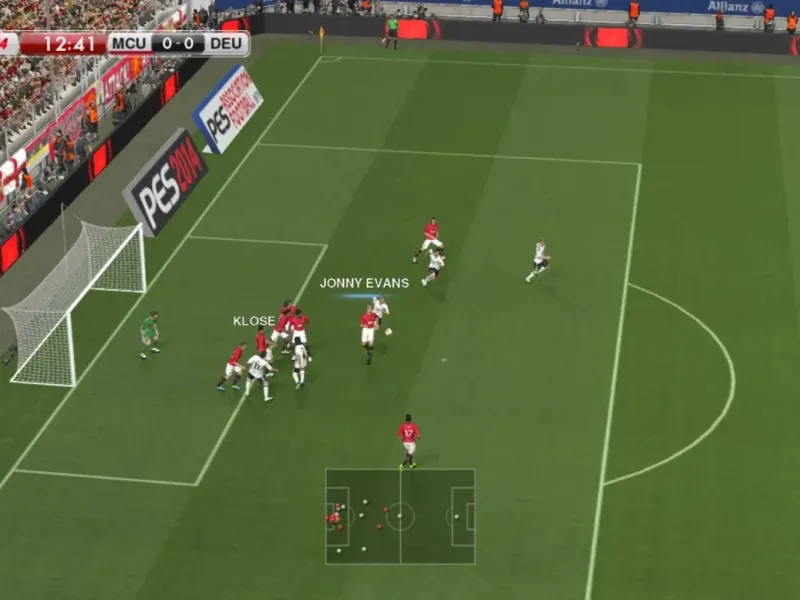Screen dimensions: 800x600
Task: Click the pitch radar minimap
Action: (400, 516)
